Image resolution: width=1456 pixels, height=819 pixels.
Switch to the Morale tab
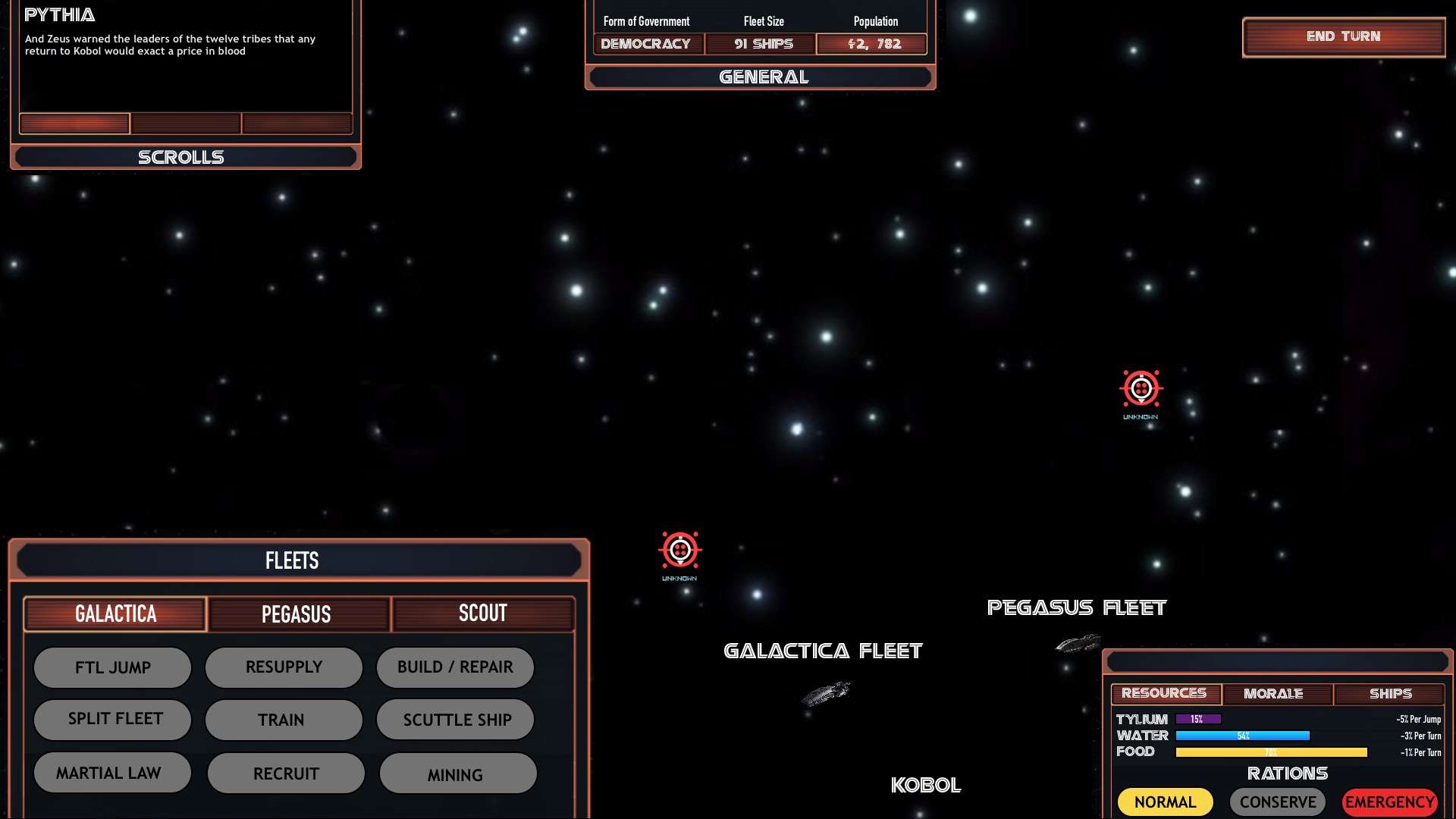click(1274, 694)
